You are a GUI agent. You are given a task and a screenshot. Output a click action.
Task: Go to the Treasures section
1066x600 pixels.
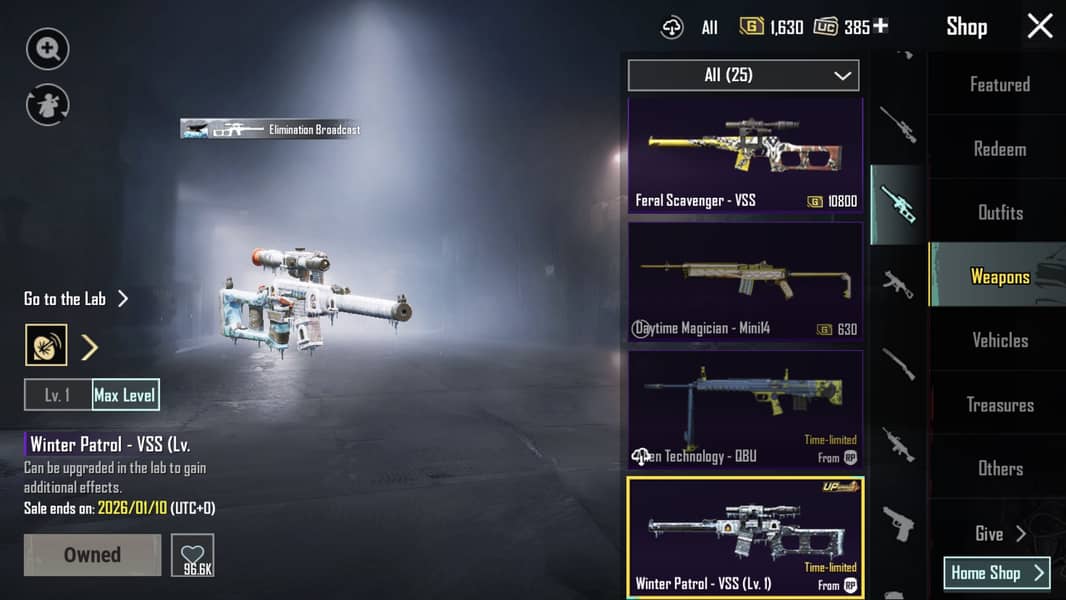point(999,405)
